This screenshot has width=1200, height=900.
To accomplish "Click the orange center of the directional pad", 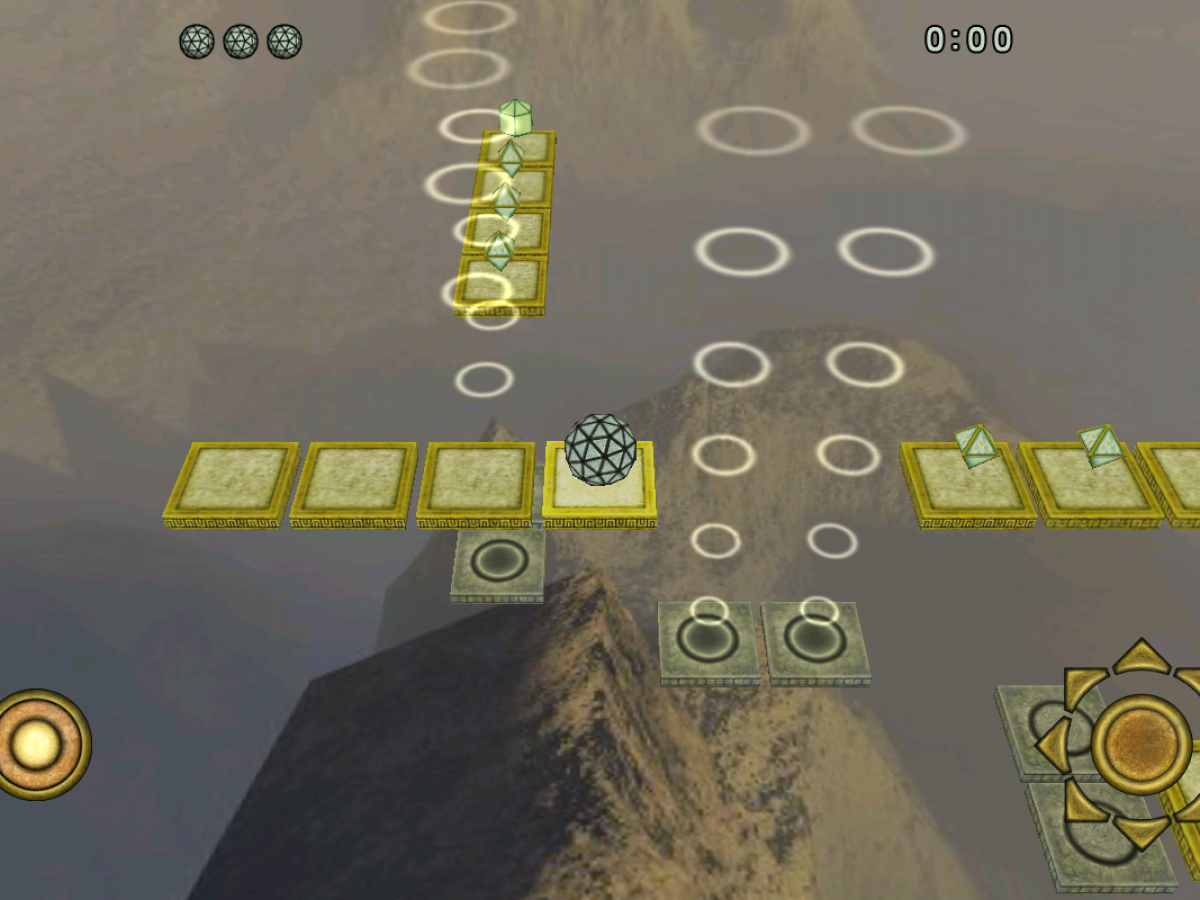I will pos(1141,744).
